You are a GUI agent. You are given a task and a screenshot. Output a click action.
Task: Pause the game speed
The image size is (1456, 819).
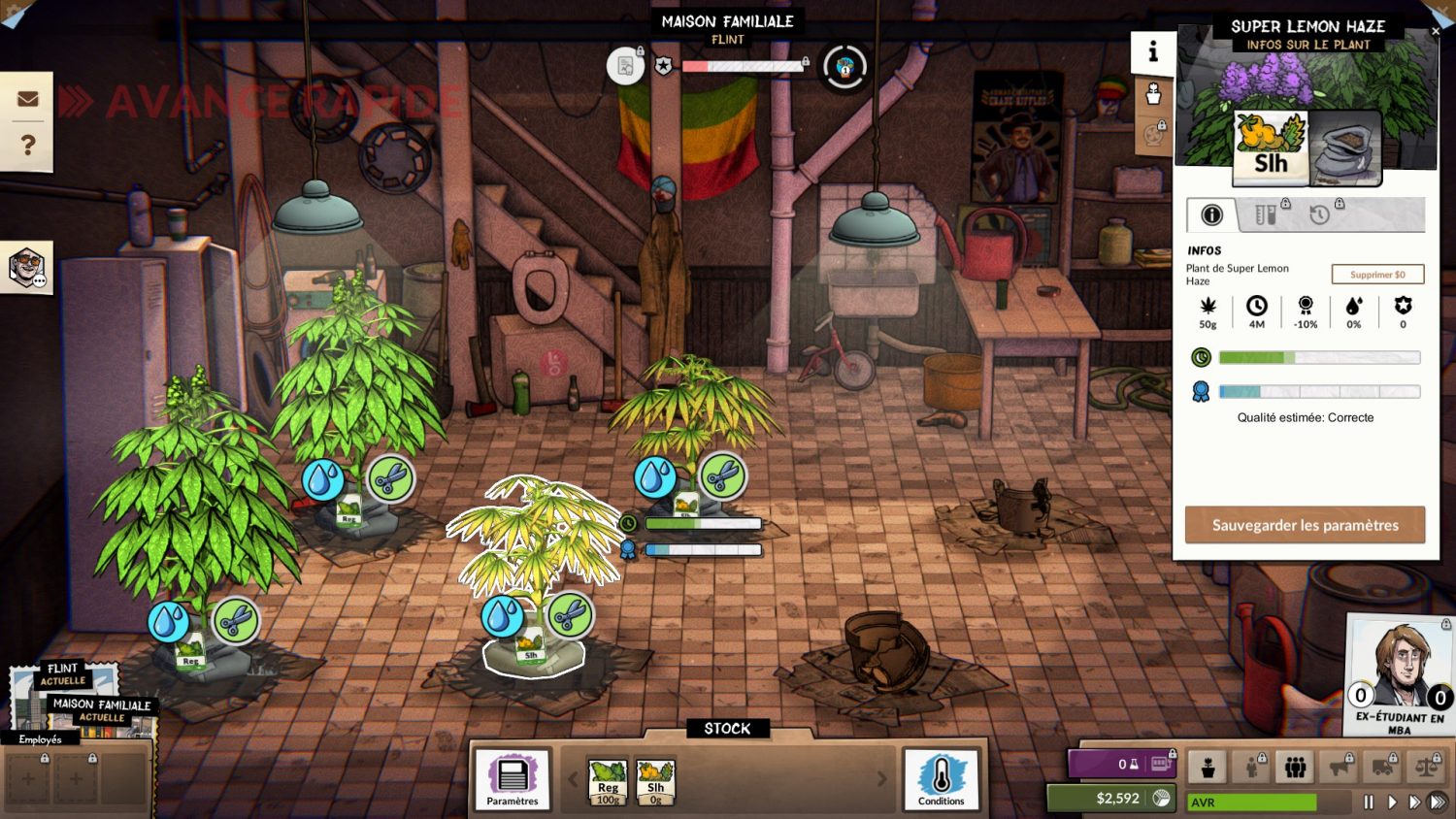[x=1369, y=803]
